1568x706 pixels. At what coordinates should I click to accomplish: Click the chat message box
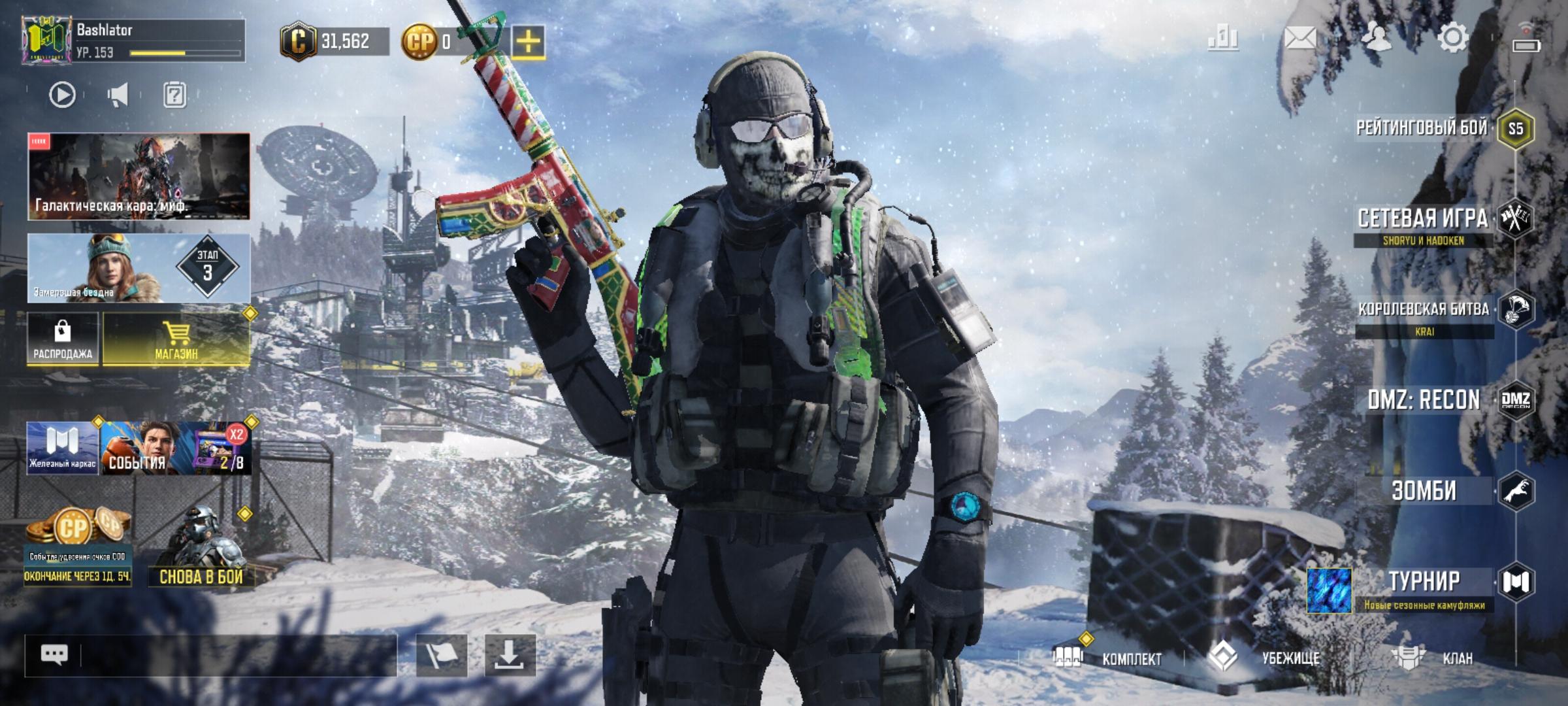[235, 655]
